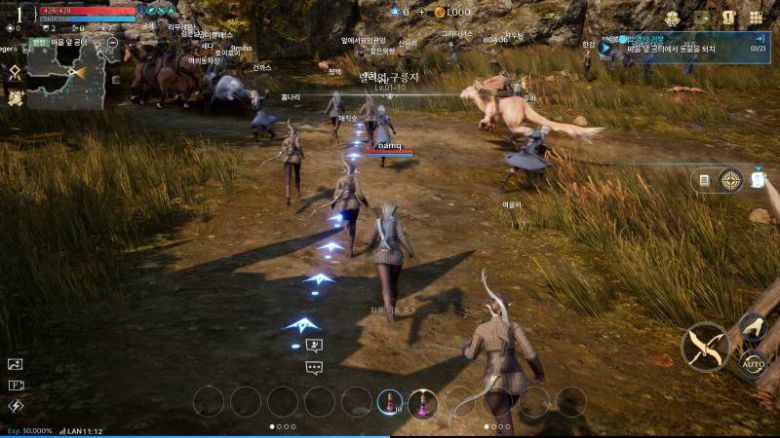Image resolution: width=780 pixels, height=438 pixels.
Task: Click the round compass target button
Action: 730,181
